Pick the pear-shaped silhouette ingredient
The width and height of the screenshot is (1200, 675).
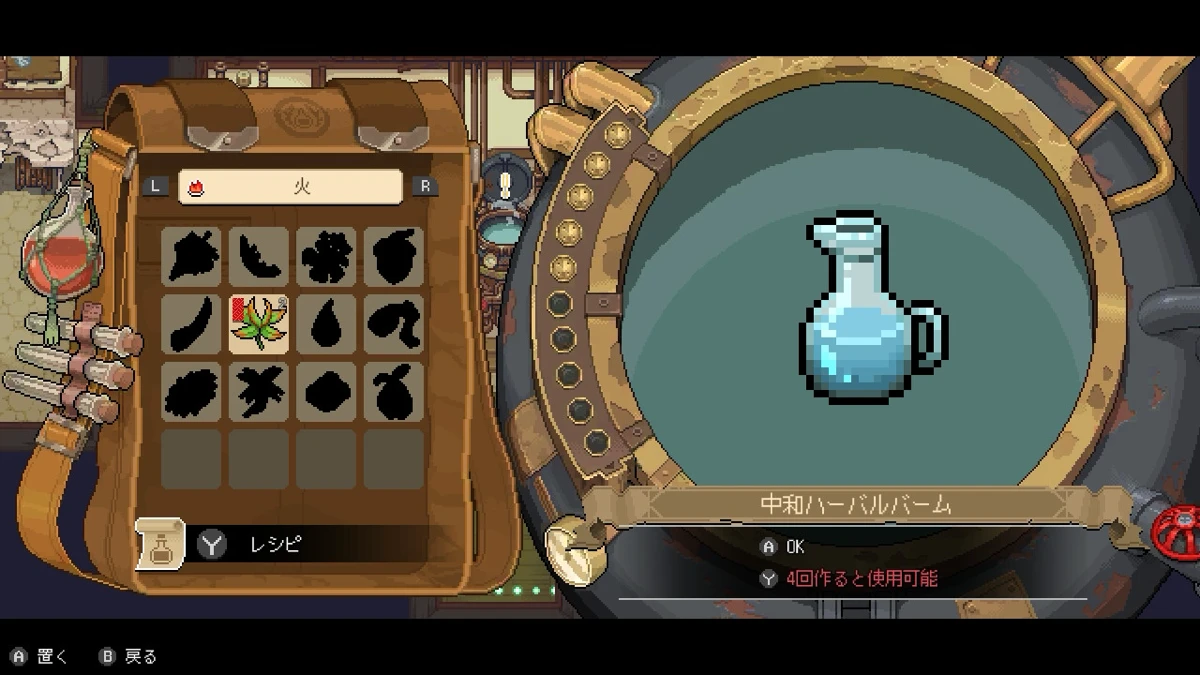tap(393, 391)
